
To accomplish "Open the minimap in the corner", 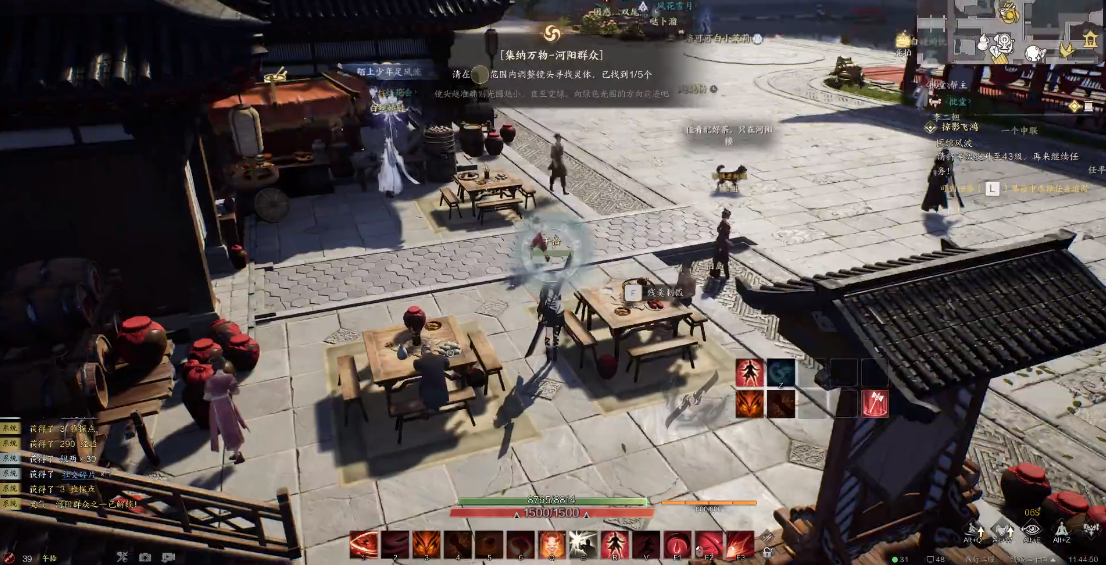I will (1010, 32).
